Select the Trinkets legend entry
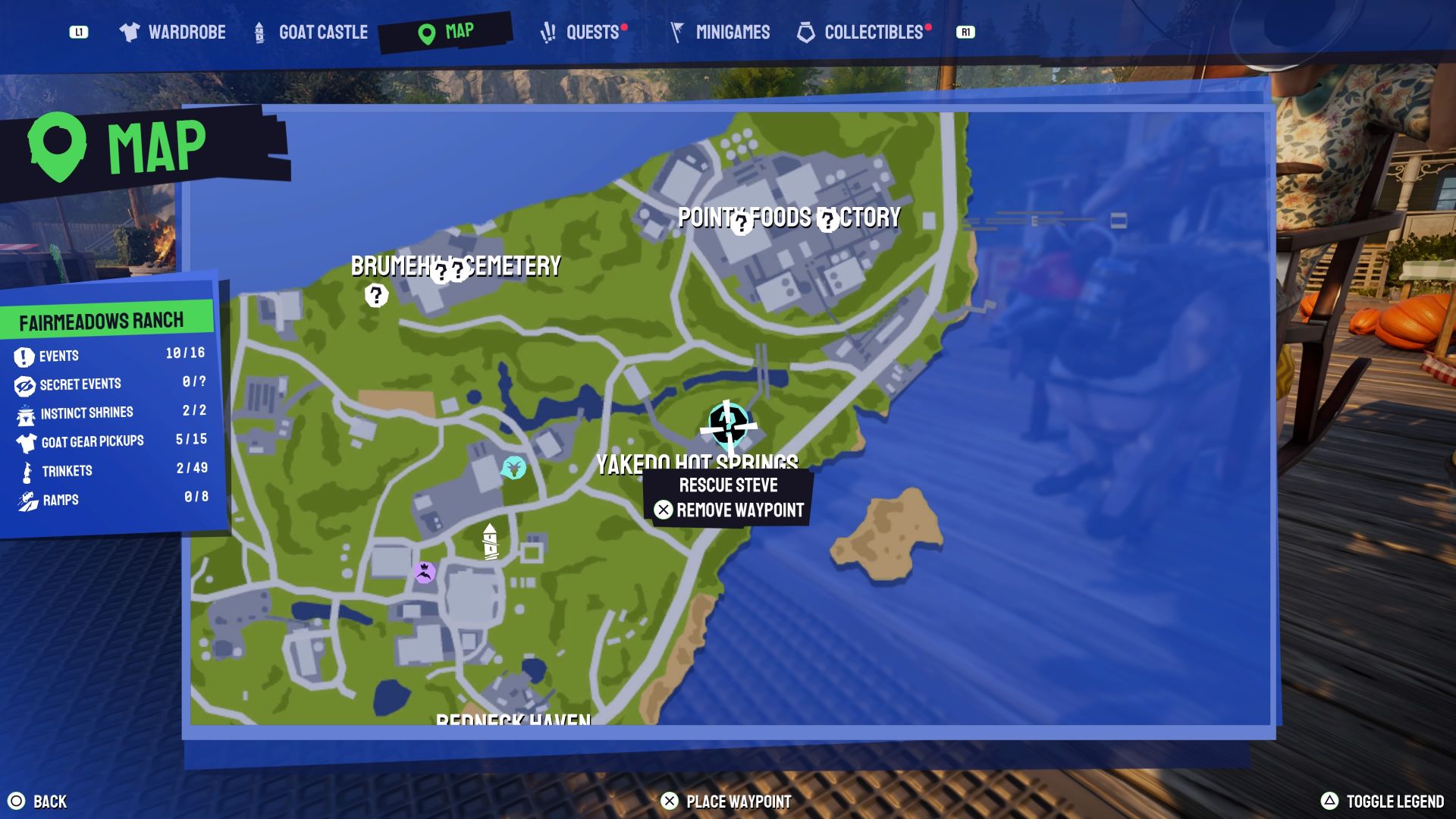The width and height of the screenshot is (1456, 819). [109, 470]
